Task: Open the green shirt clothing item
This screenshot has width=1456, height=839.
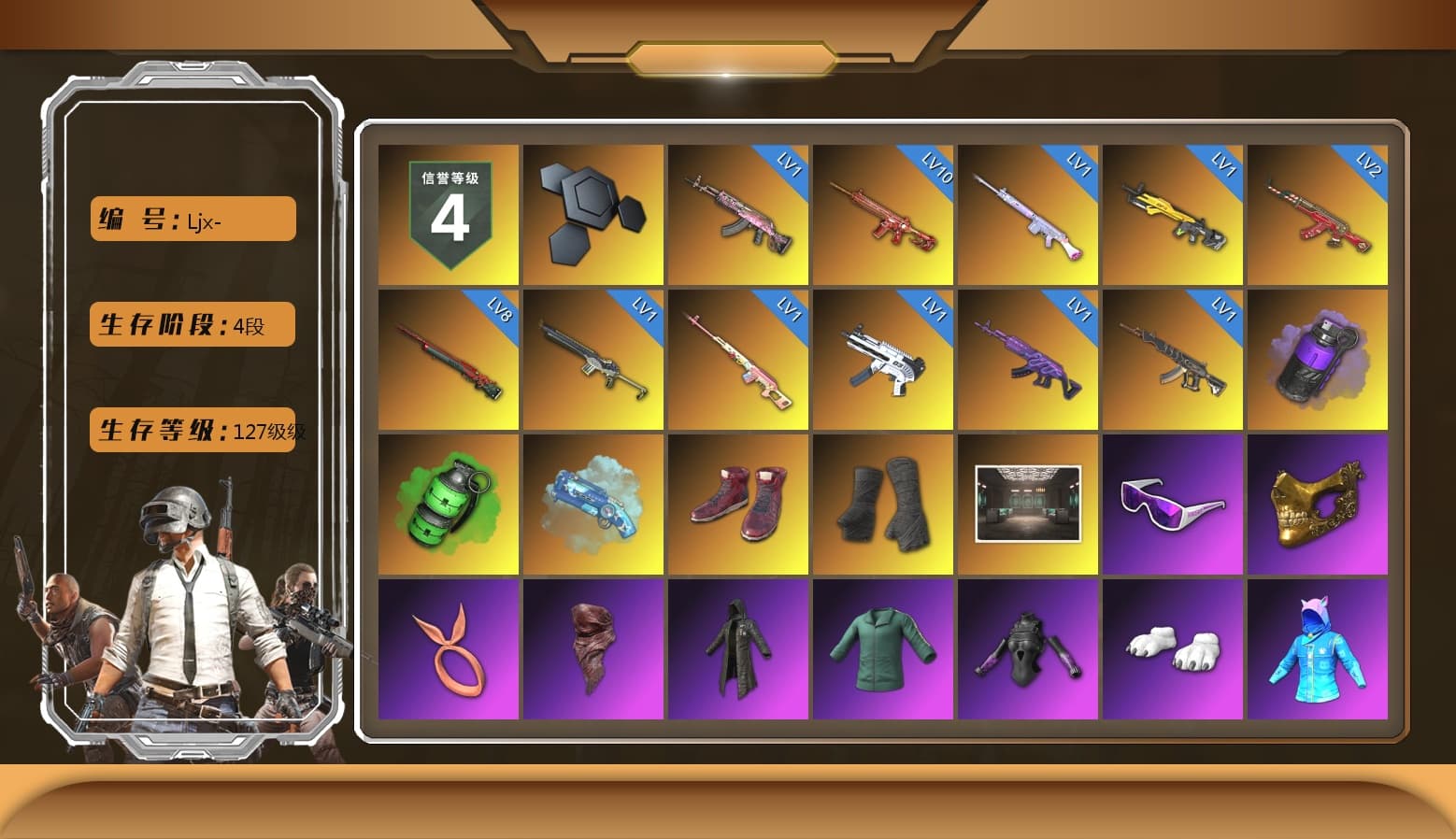Action: click(x=883, y=648)
